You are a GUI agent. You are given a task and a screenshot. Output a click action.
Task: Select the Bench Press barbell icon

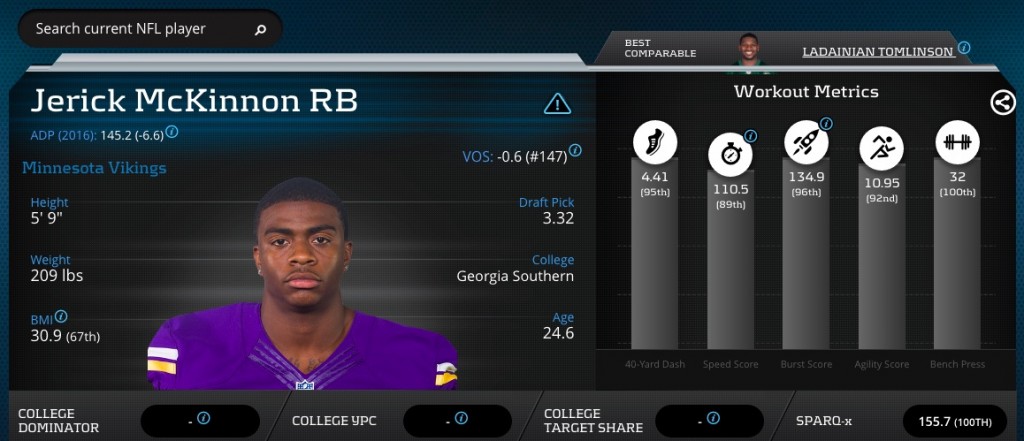point(957,142)
